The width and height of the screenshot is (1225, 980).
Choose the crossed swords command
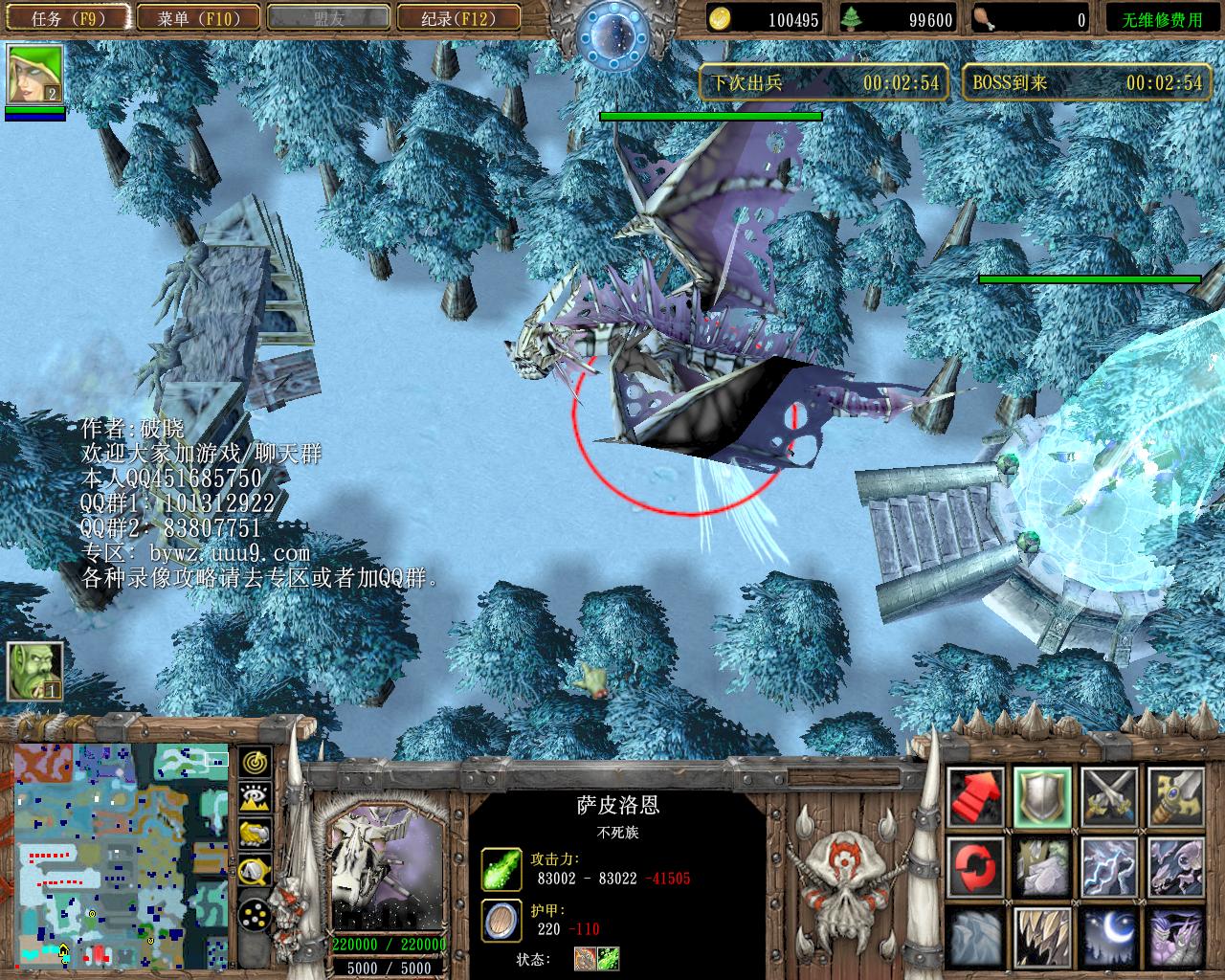tap(1109, 797)
